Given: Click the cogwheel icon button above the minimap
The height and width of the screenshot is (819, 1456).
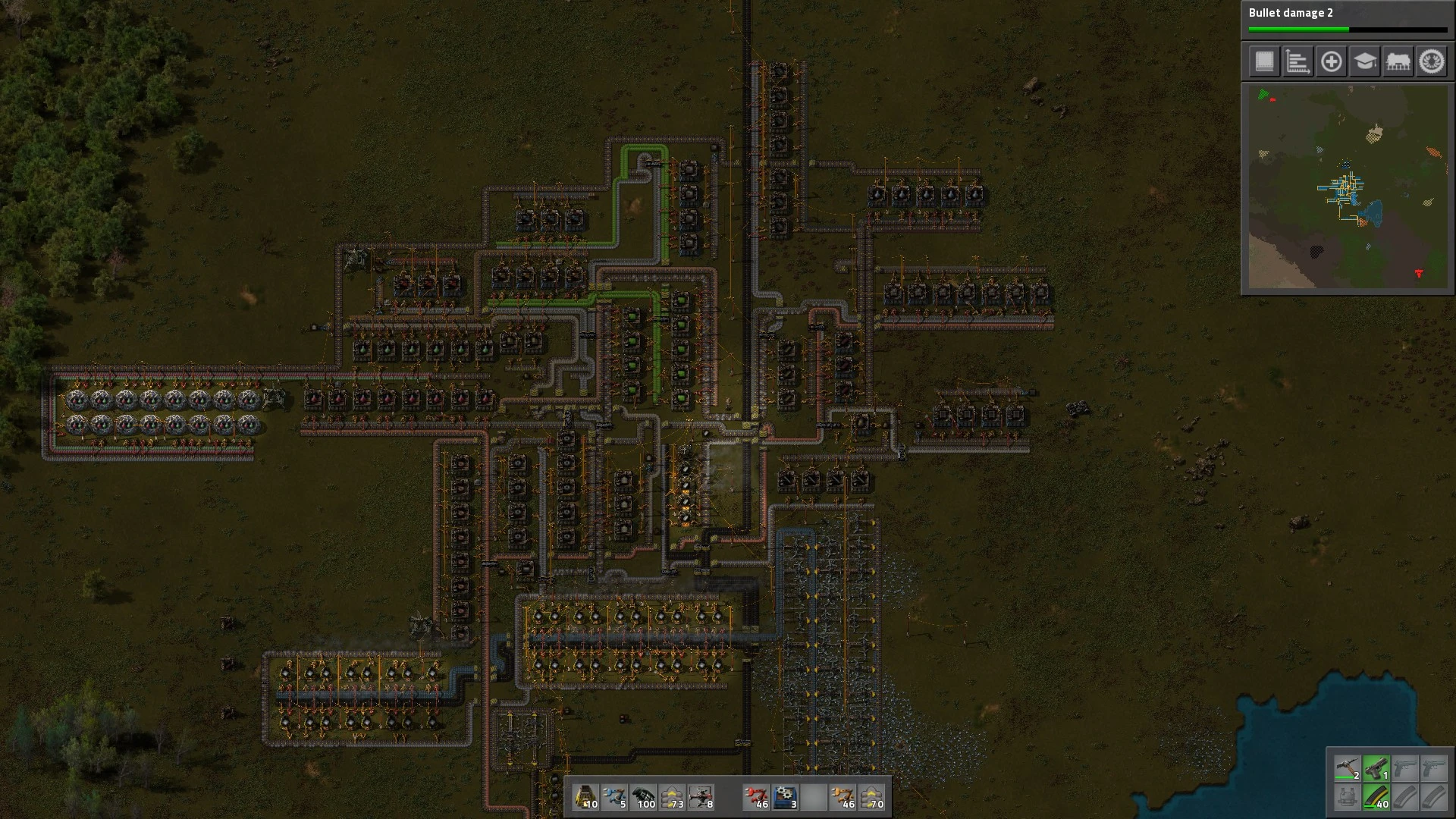Looking at the screenshot, I should click(1432, 61).
